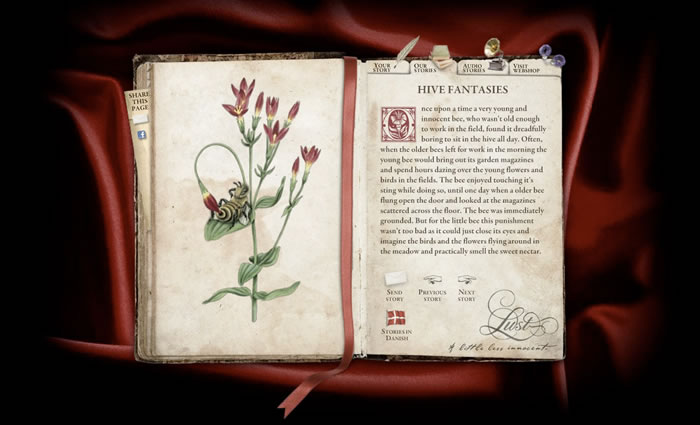Screen dimensions: 700x425
Task: Open the Your Story tab
Action: click(383, 68)
